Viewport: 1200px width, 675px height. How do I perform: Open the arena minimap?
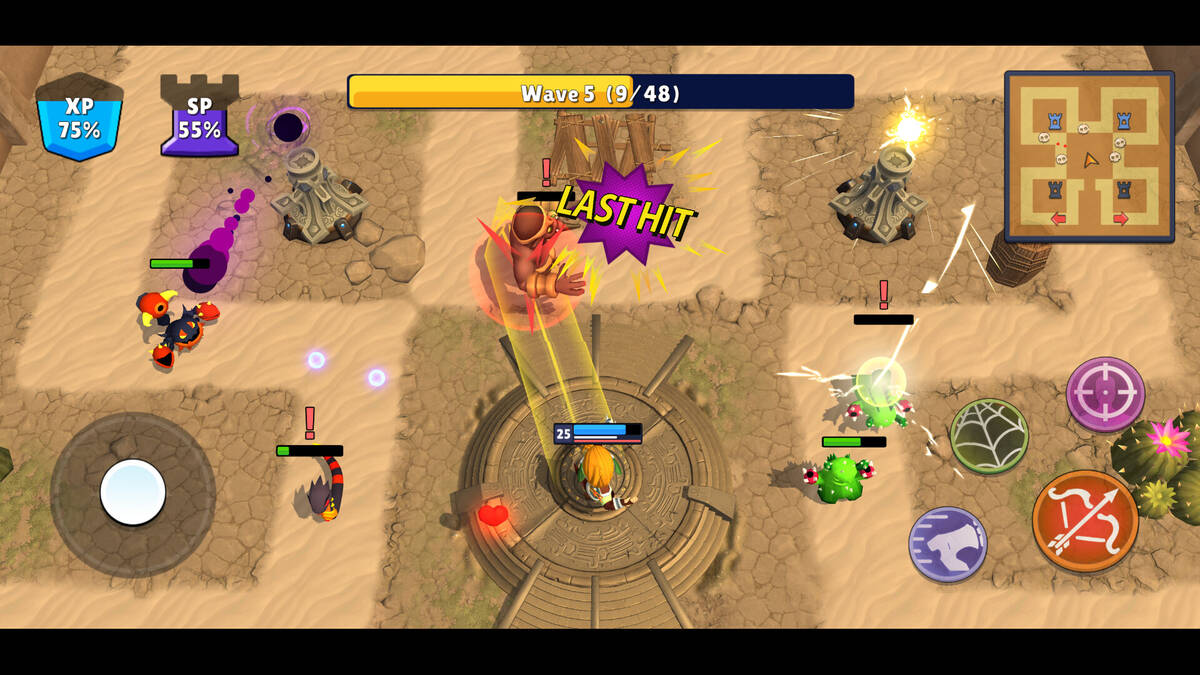[x=1089, y=156]
